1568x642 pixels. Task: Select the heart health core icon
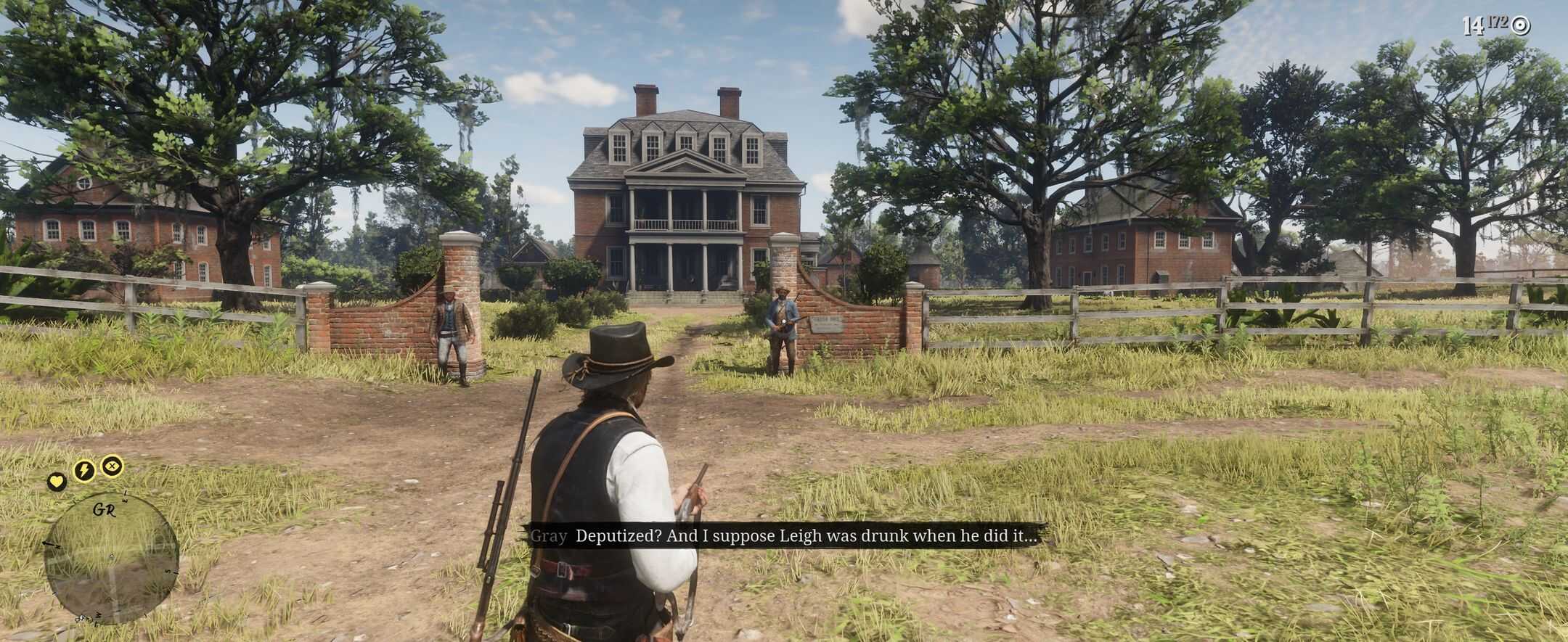(x=57, y=480)
